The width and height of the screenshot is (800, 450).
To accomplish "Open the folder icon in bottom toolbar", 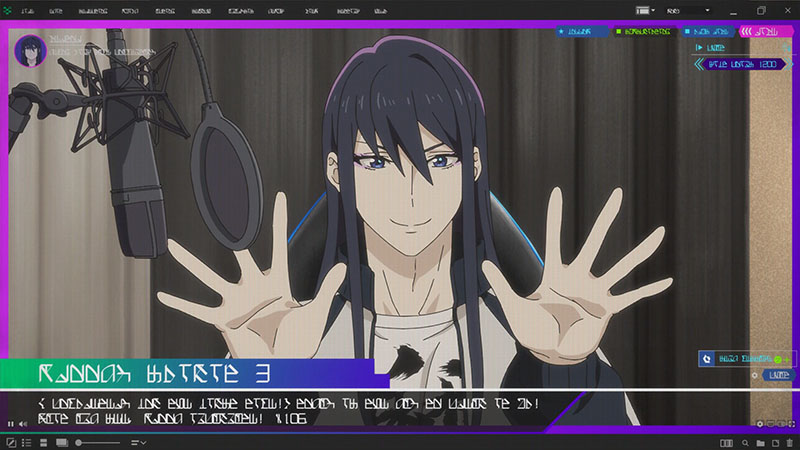I will pyautogui.click(x=760, y=442).
